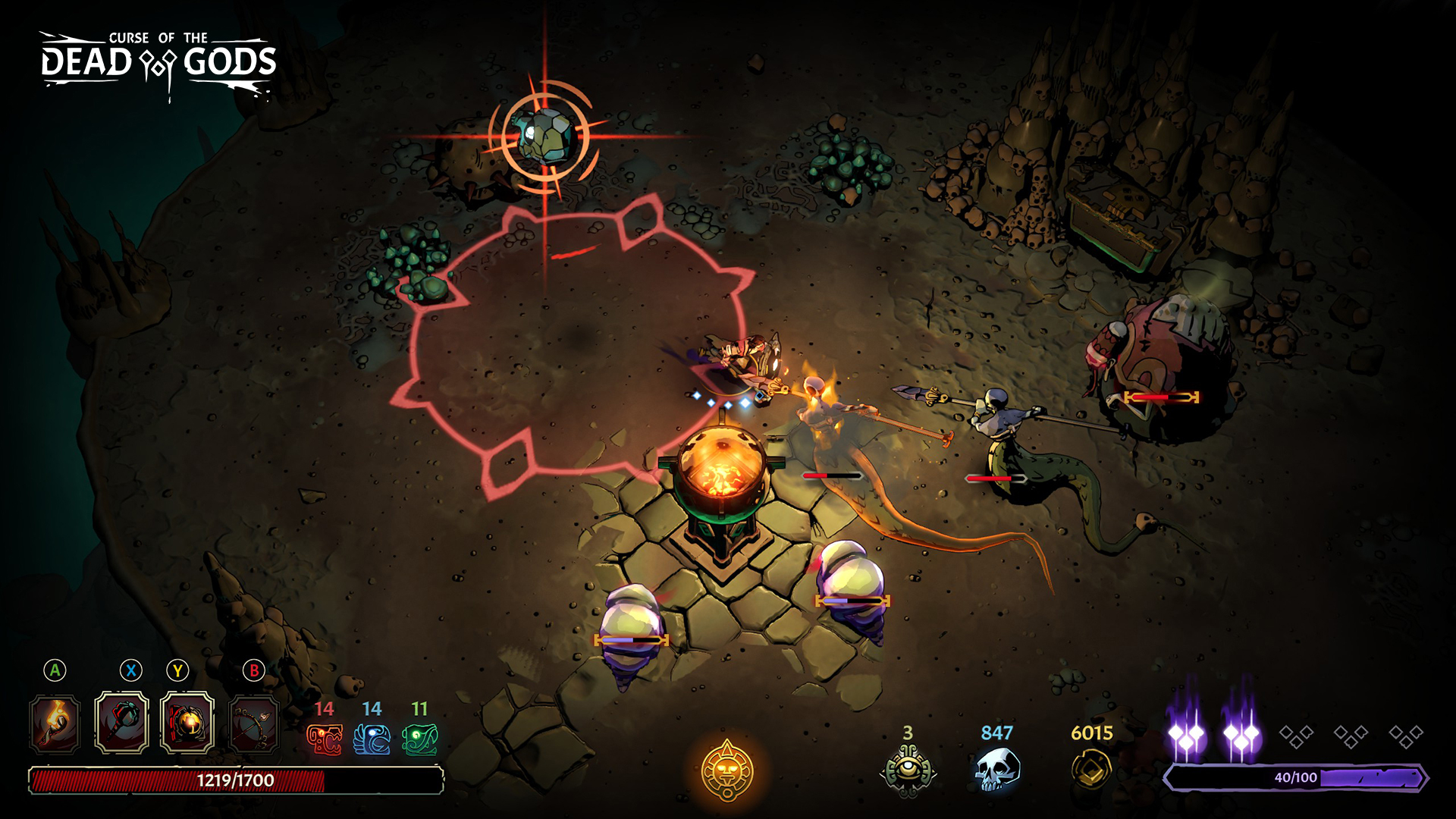
Task: Select the flaming torch weapon slot
Action: [x=55, y=724]
